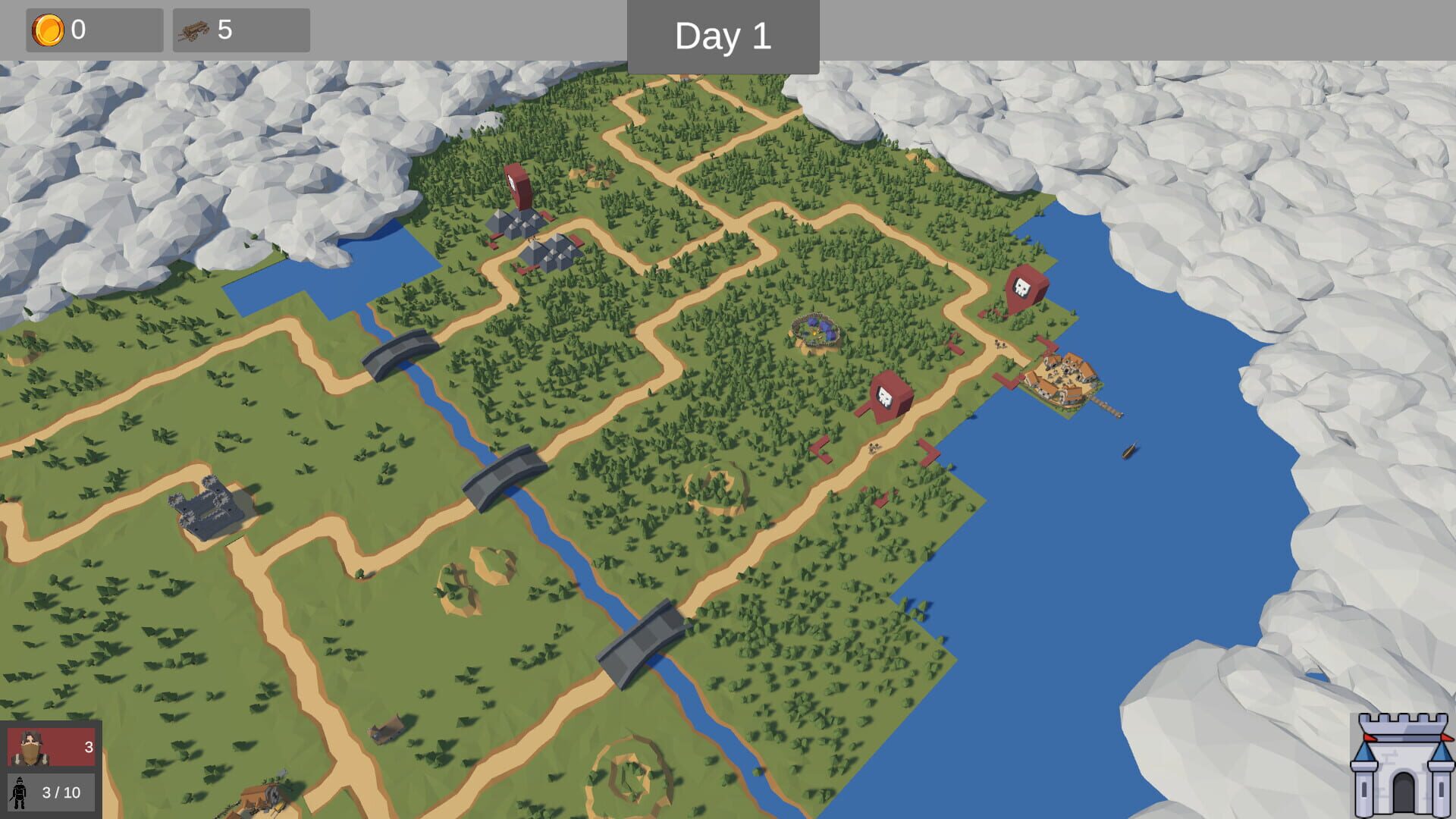Screen dimensions: 1456x819
Task: Click the gold coin icon
Action: pos(47,30)
